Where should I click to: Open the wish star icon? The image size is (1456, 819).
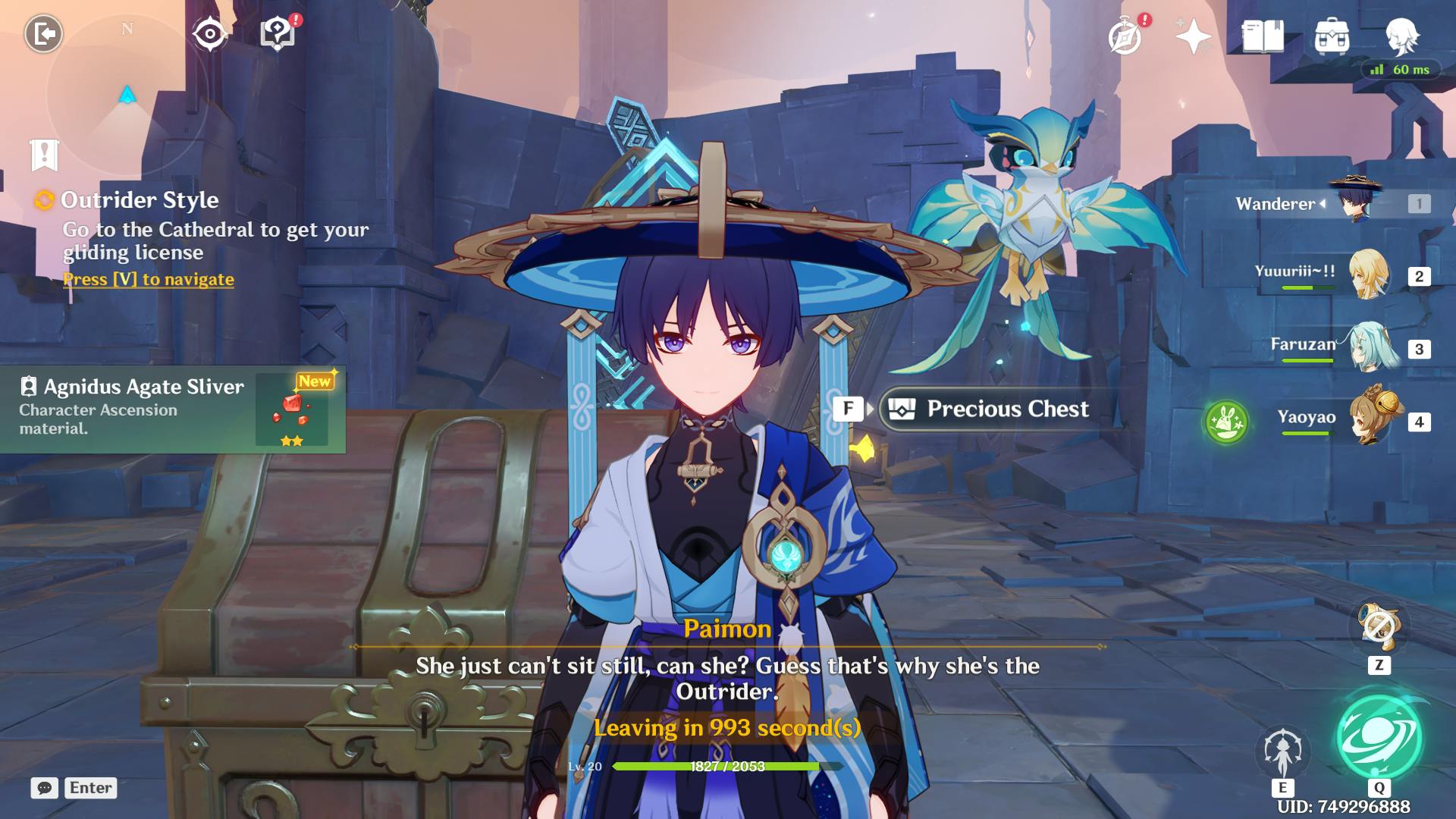(x=1192, y=36)
